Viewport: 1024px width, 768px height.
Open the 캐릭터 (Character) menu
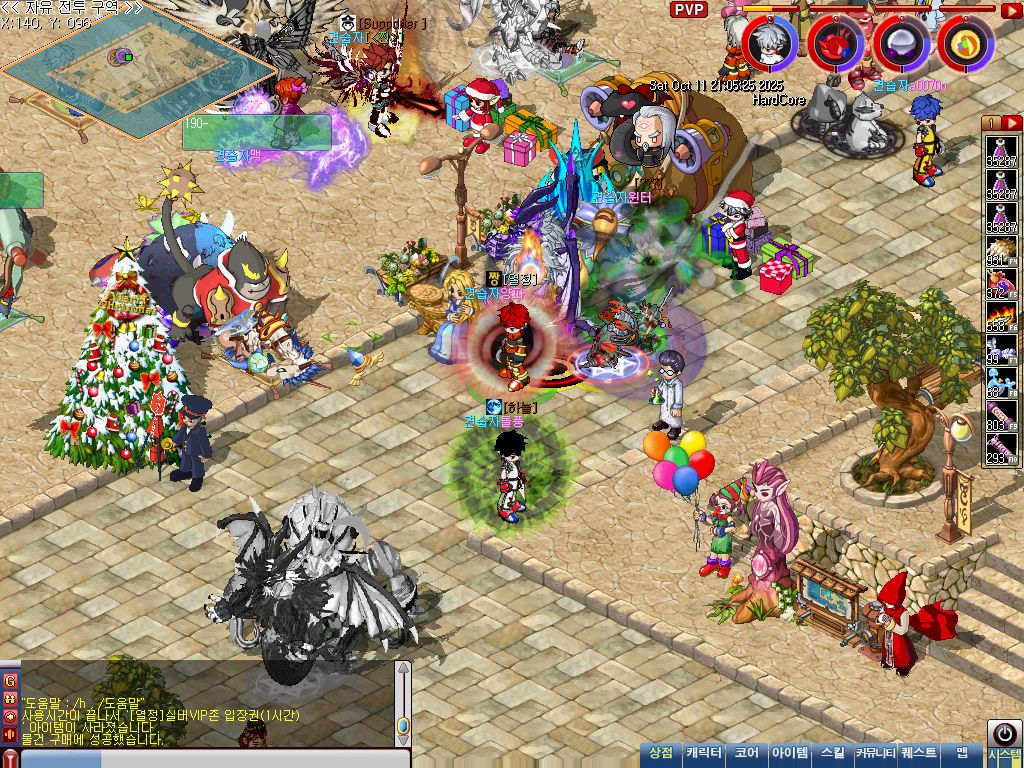click(x=704, y=754)
